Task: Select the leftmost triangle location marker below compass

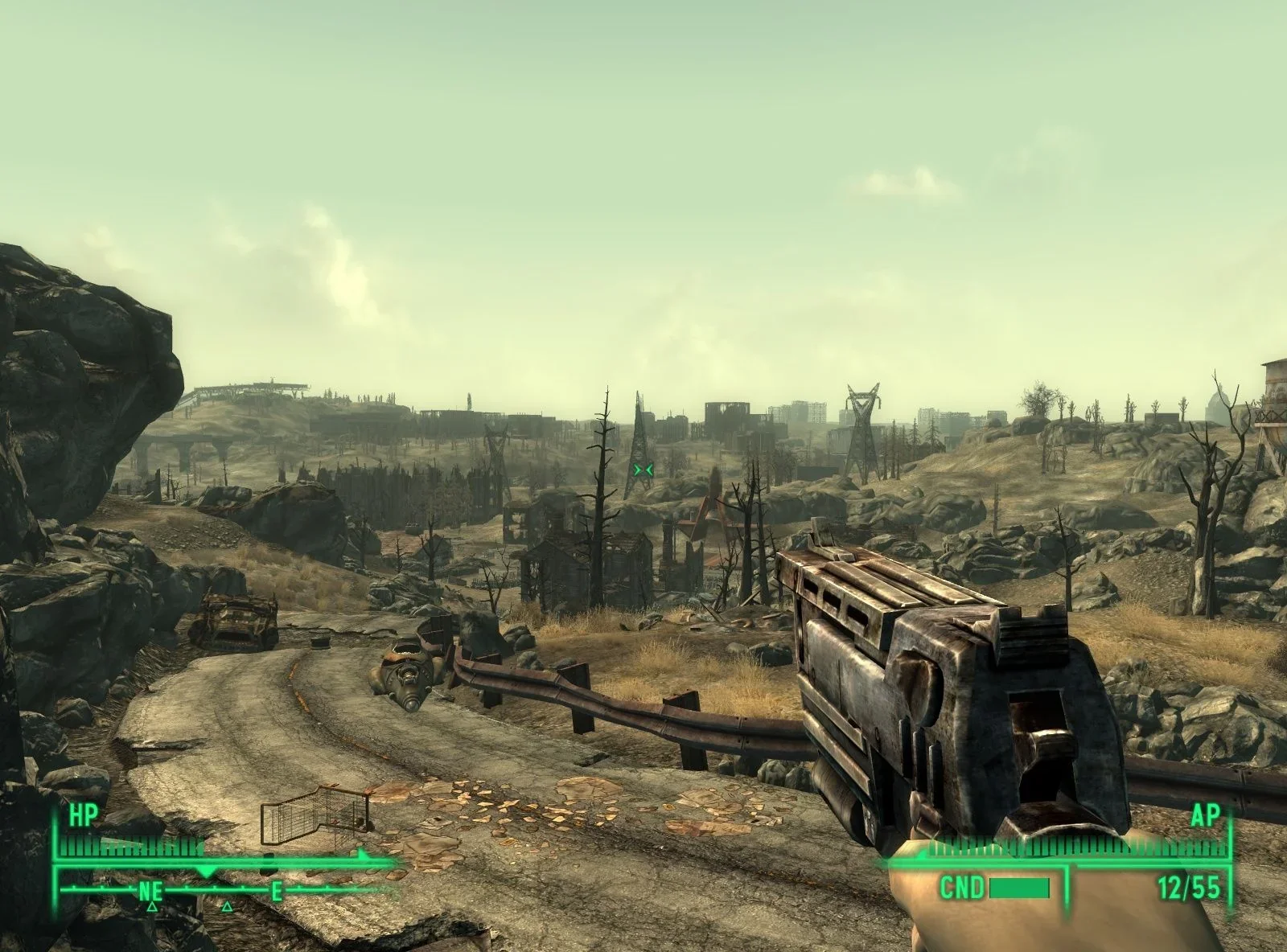Action: tap(152, 907)
